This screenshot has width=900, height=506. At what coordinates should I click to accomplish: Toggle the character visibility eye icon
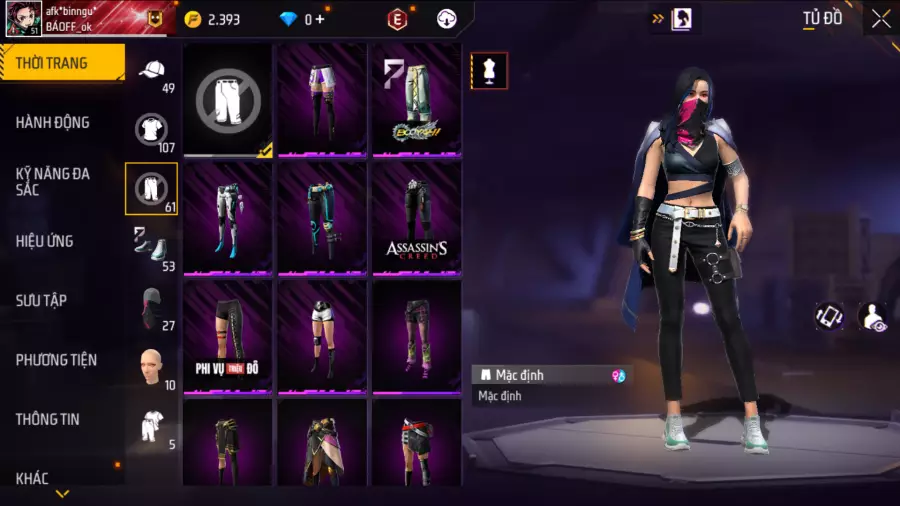click(x=872, y=317)
